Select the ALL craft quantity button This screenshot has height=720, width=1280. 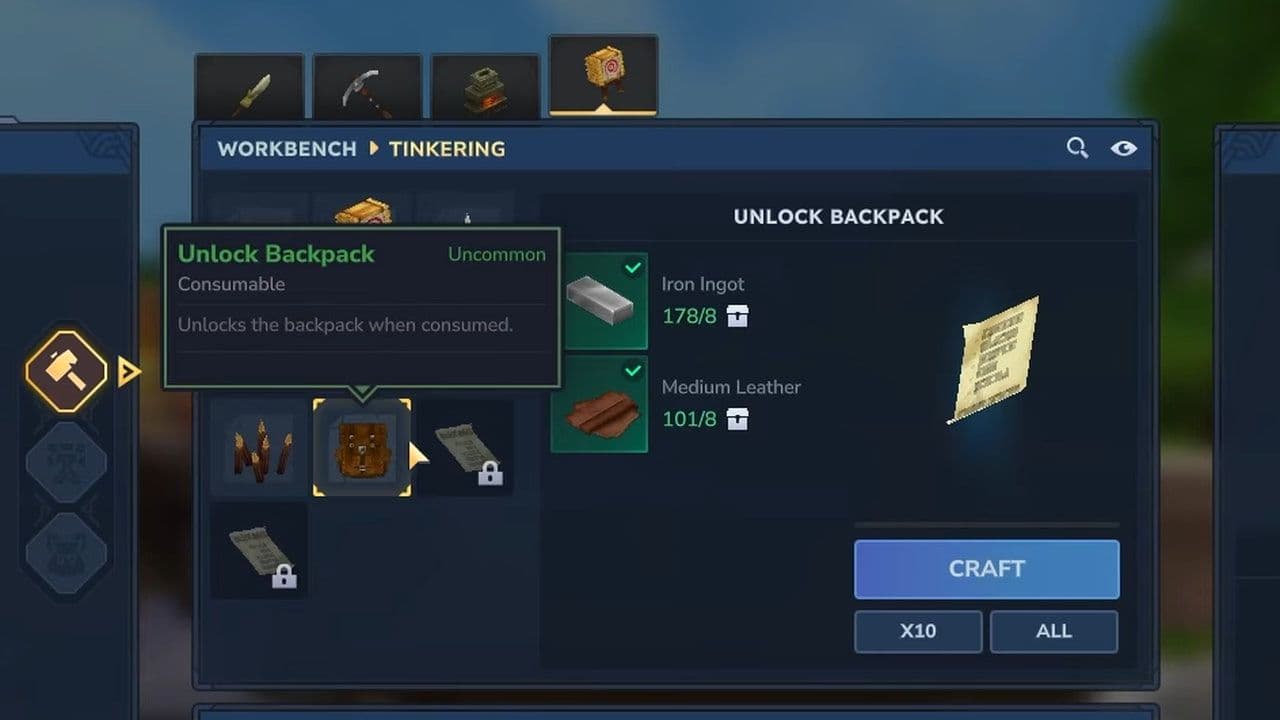[x=1053, y=631]
